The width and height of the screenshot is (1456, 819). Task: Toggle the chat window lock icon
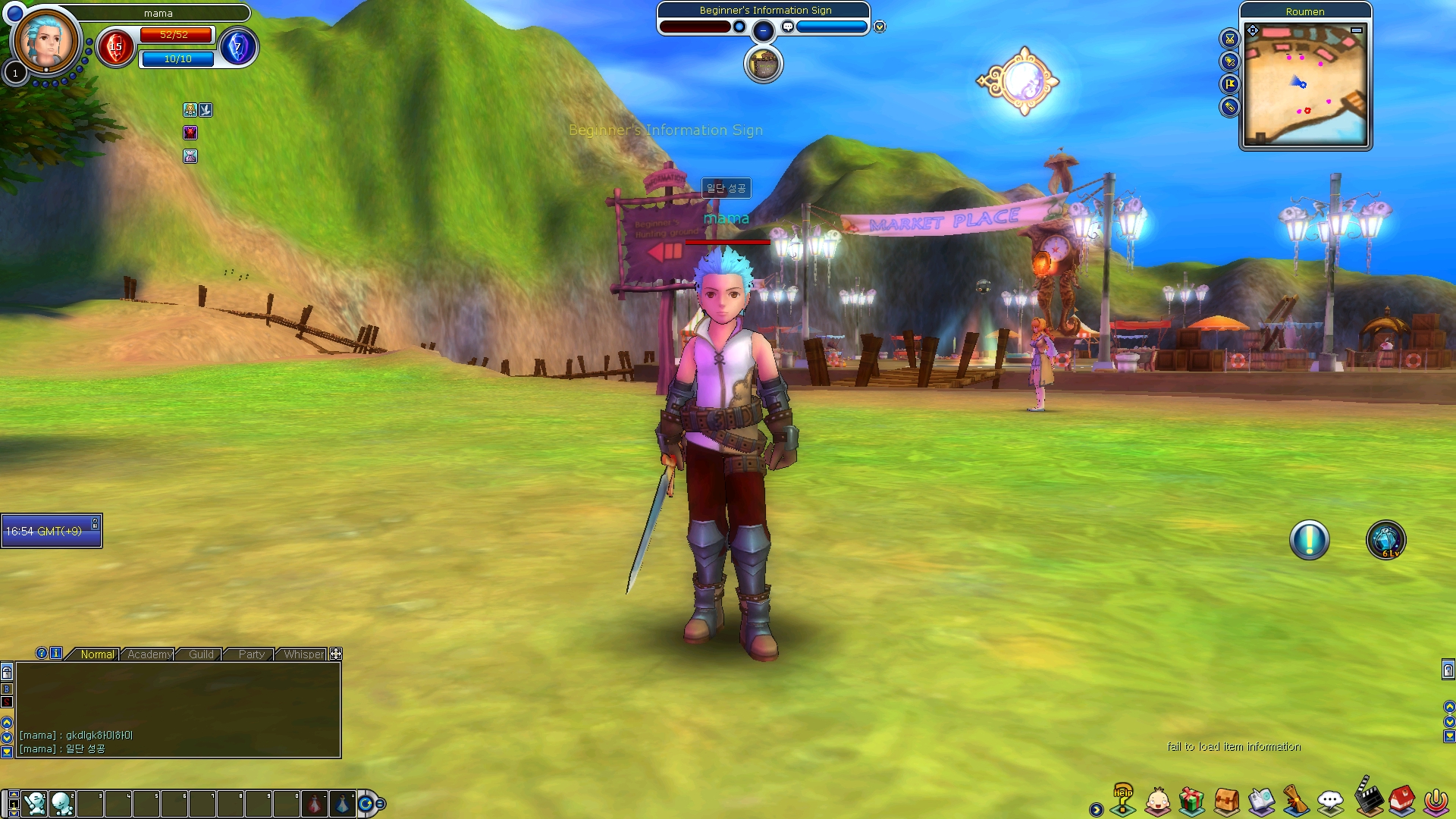6,673
